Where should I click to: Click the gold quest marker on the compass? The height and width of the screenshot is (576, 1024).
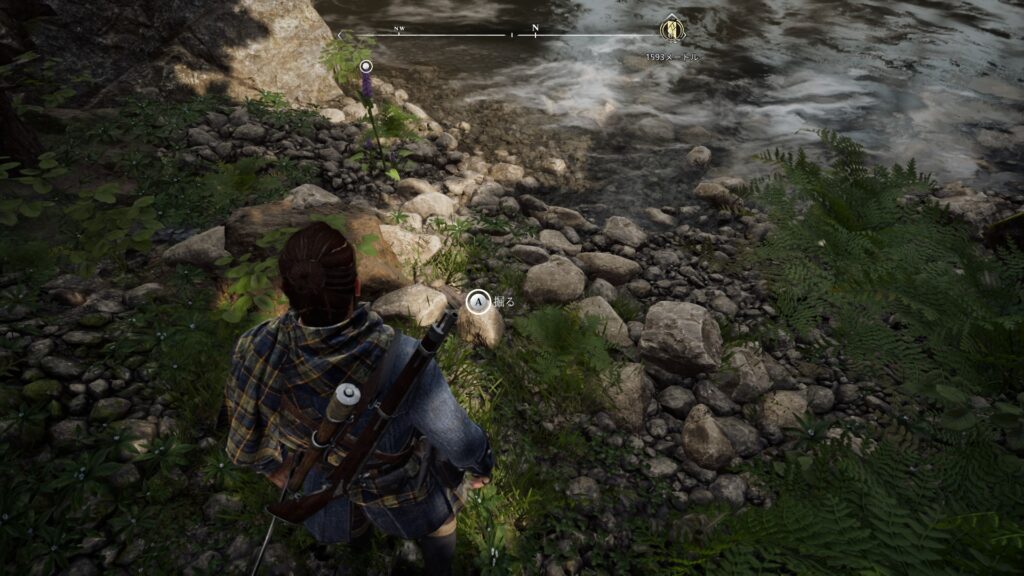click(x=671, y=30)
